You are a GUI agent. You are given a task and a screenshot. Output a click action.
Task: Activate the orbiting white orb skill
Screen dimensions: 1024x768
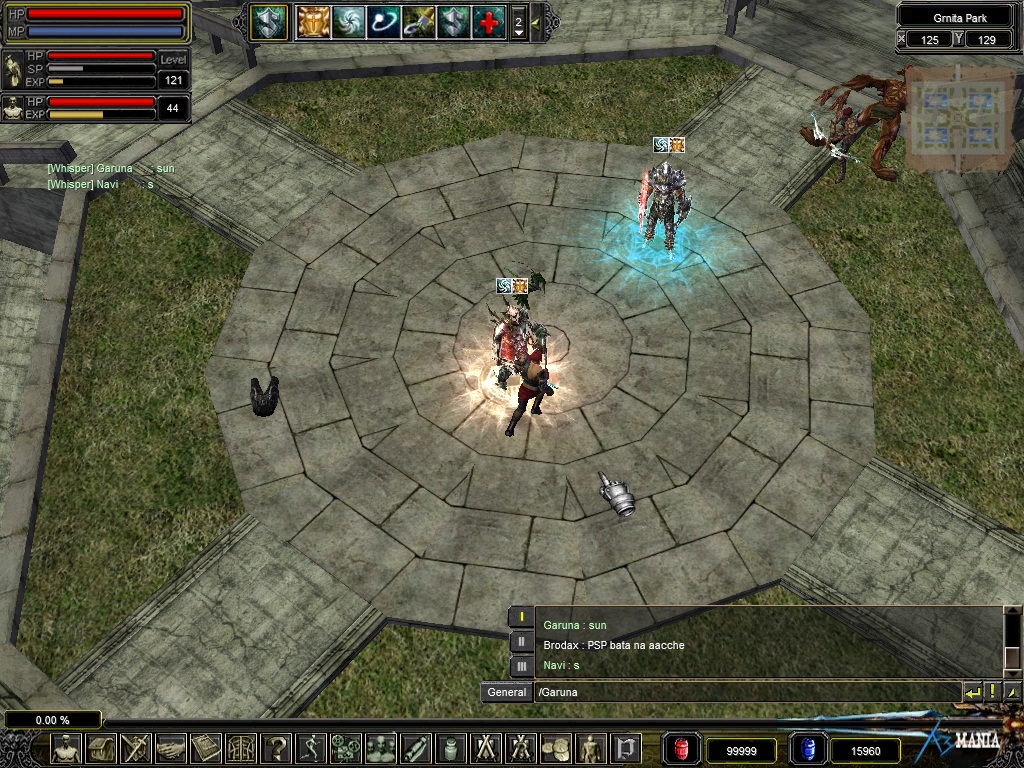(x=383, y=22)
